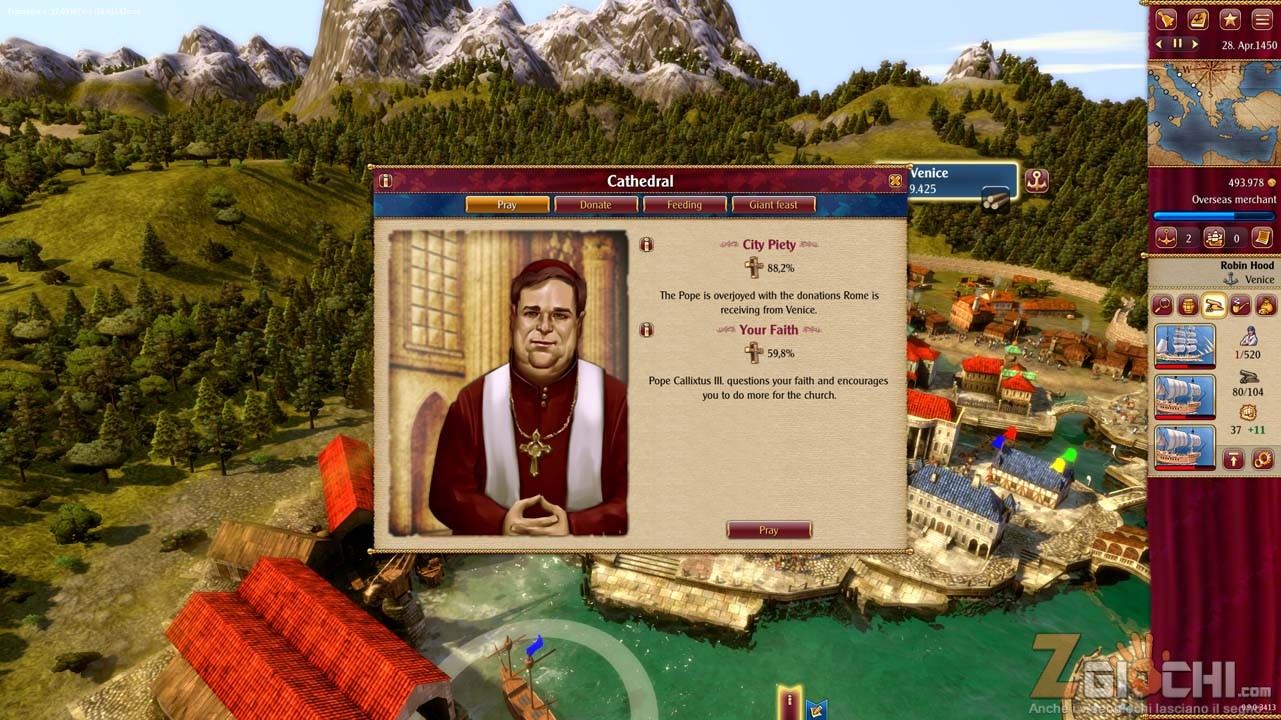The width and height of the screenshot is (1281, 720).
Task: Switch to the cannon tab in convoy panel
Action: tap(1212, 306)
